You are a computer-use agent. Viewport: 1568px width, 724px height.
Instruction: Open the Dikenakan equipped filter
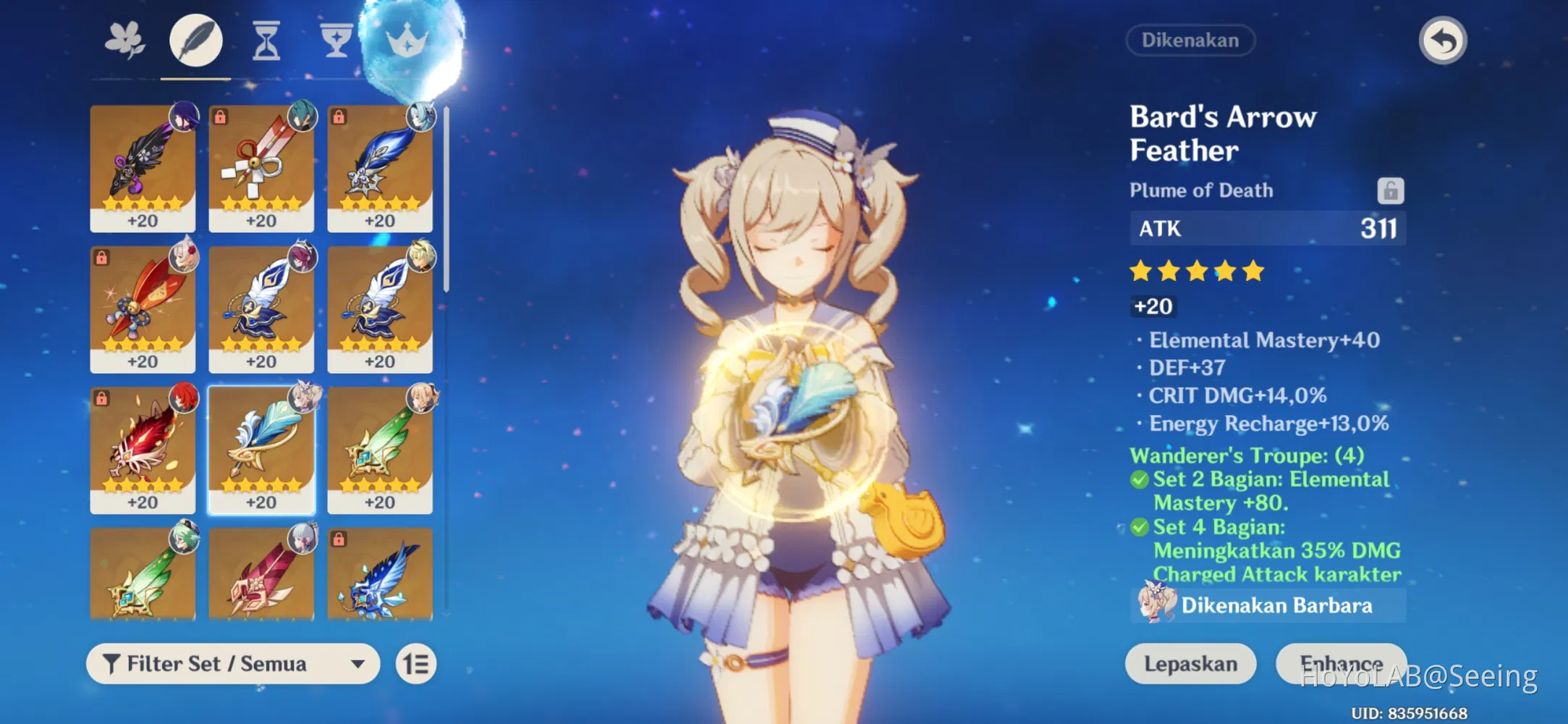pyautogui.click(x=1190, y=41)
